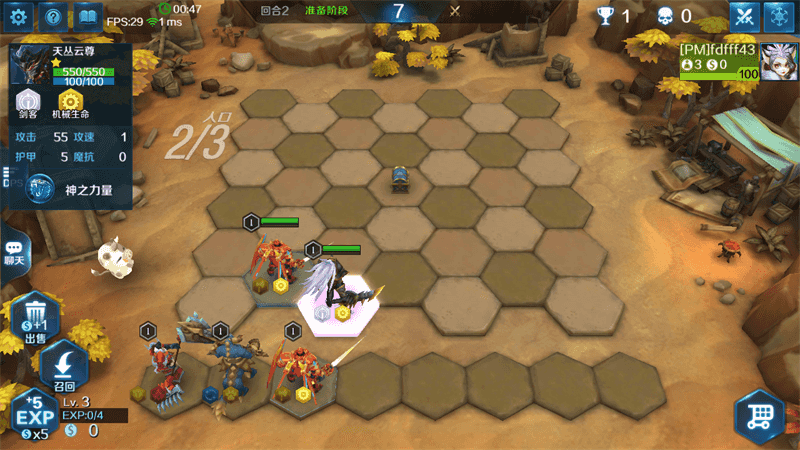Open the 聊天 chat panel
Screen dimensions: 800x450
15,252
